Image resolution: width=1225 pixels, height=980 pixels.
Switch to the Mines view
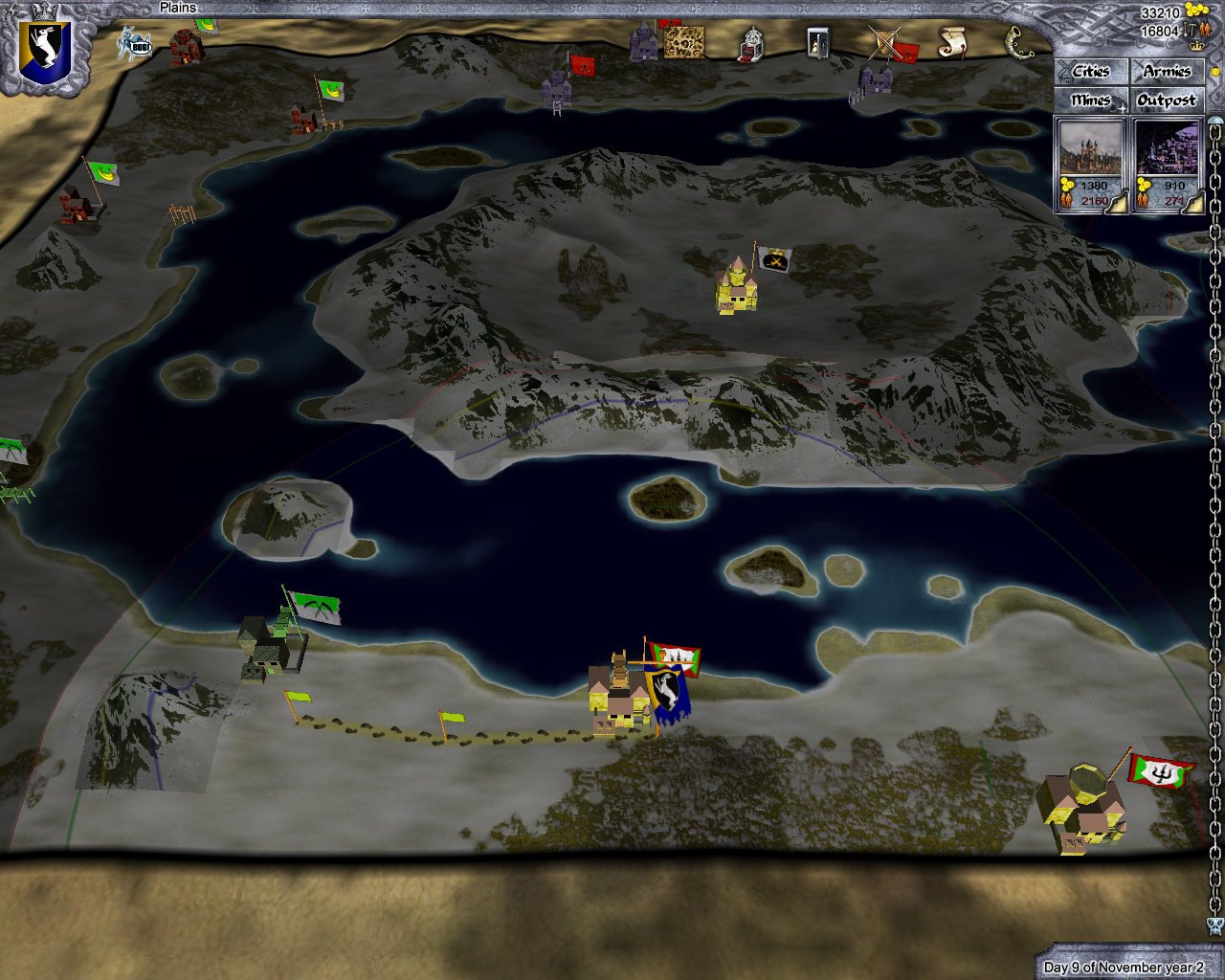point(1090,100)
